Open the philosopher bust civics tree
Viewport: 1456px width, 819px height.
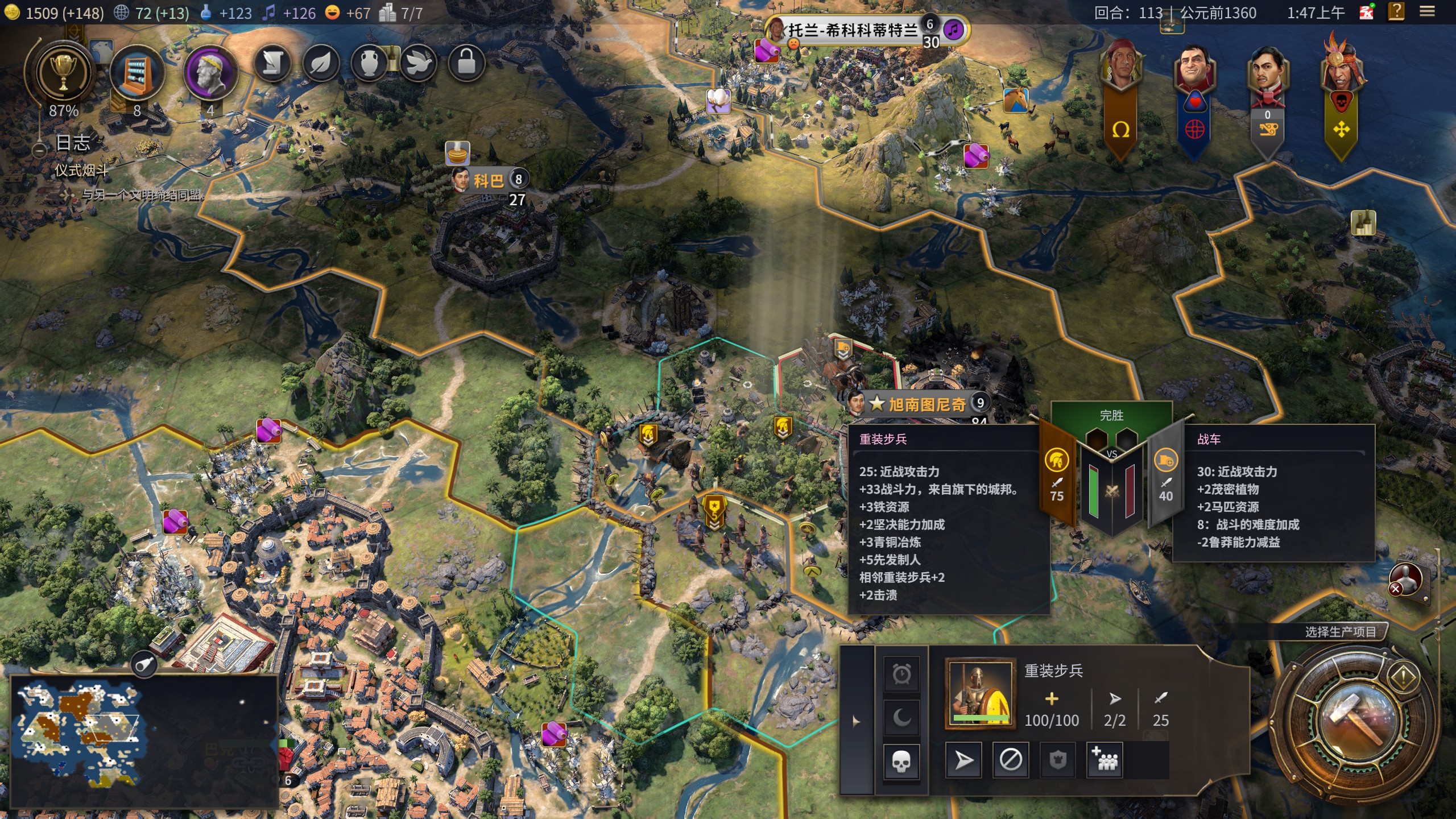pos(210,73)
